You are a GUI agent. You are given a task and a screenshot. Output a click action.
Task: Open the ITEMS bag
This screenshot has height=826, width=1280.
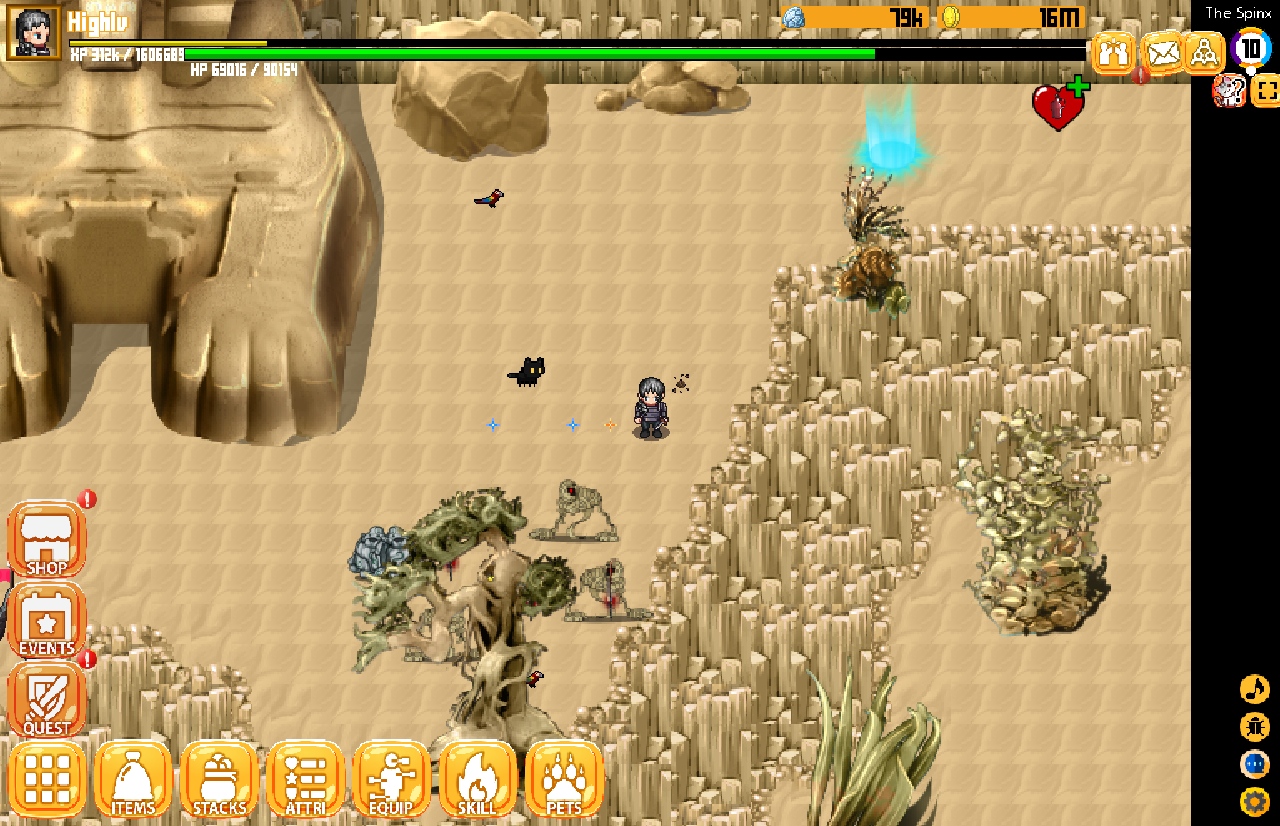pos(133,779)
